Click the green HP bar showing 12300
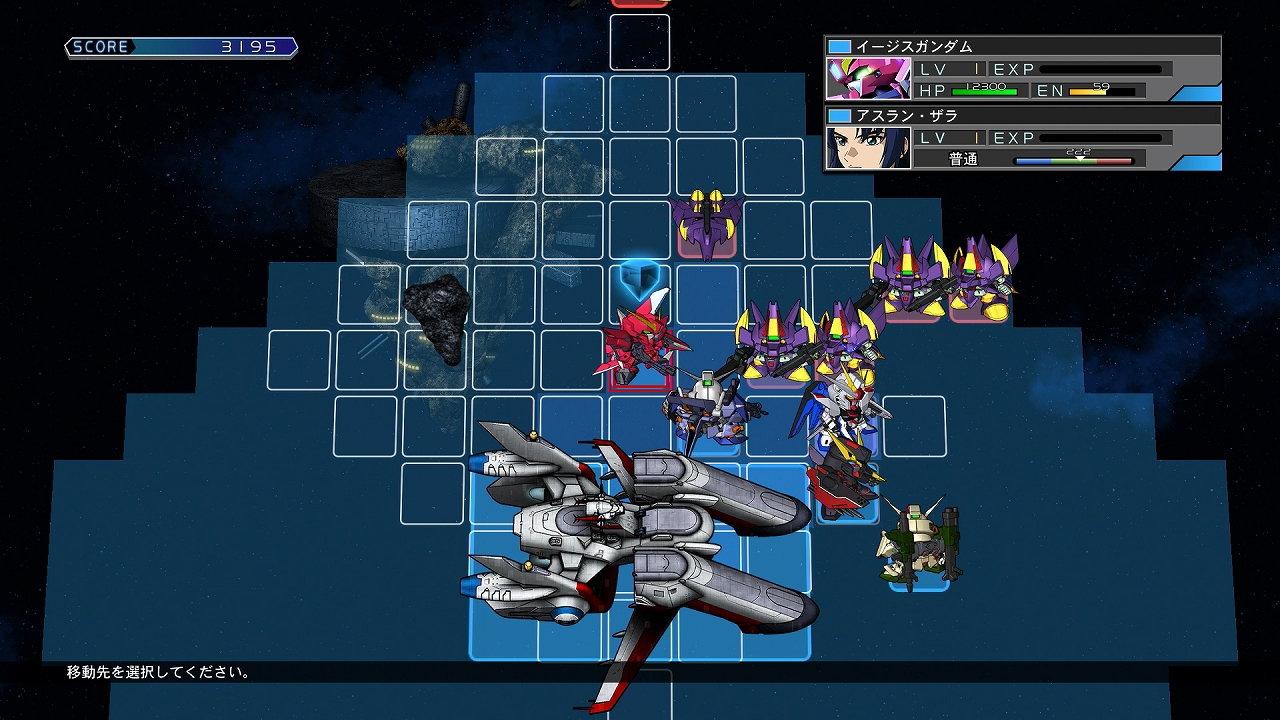Viewport: 1280px width, 720px height. coord(985,89)
